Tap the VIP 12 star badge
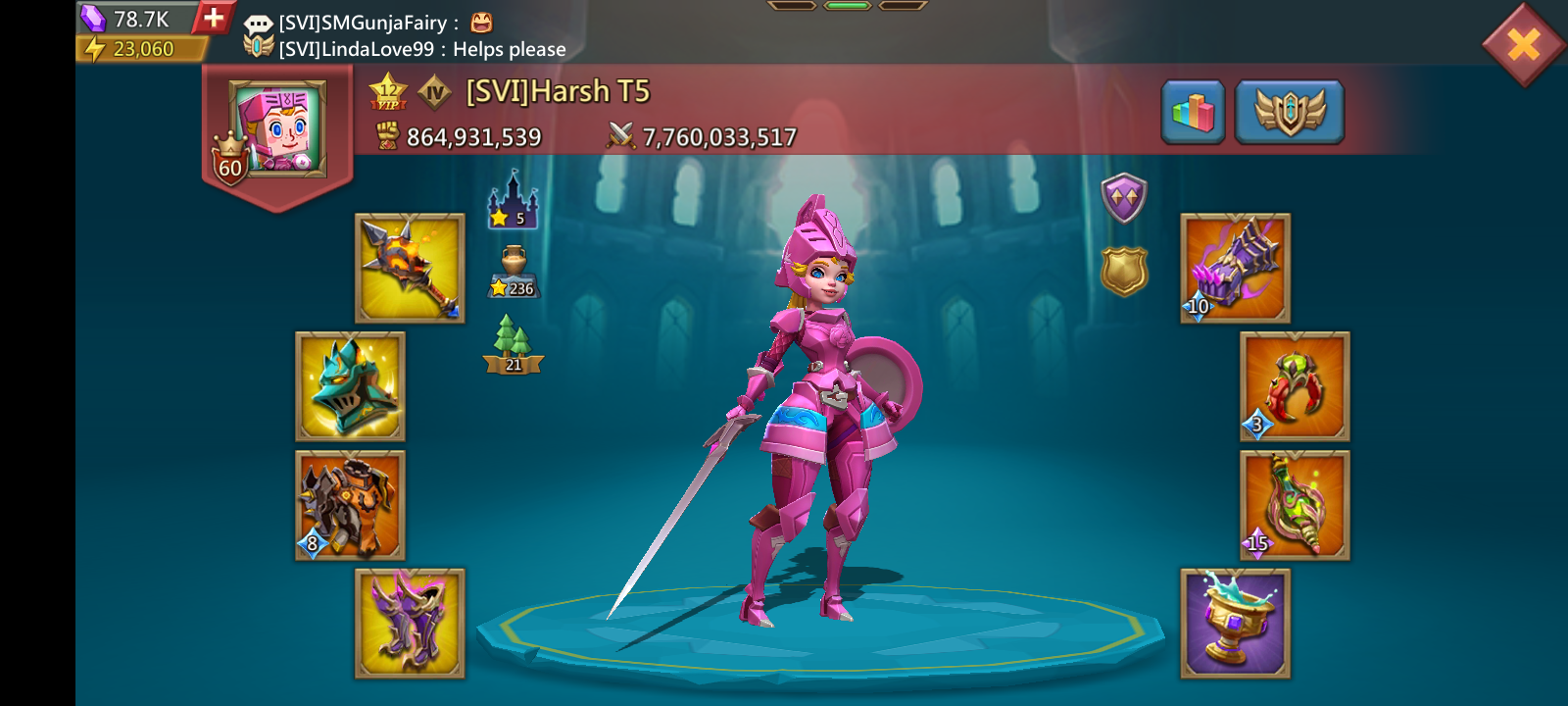 coord(388,91)
